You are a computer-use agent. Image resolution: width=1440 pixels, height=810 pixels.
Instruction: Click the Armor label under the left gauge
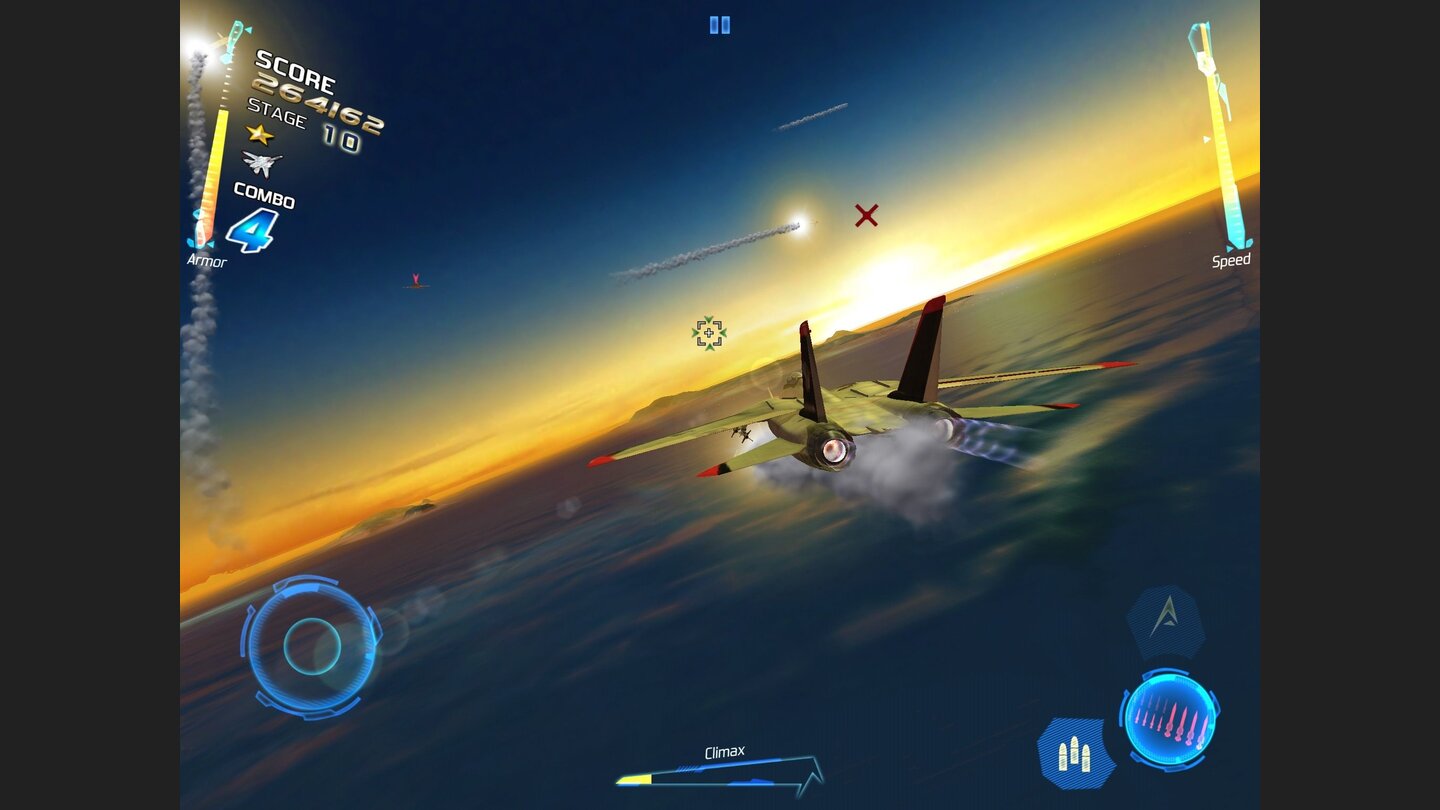(205, 262)
